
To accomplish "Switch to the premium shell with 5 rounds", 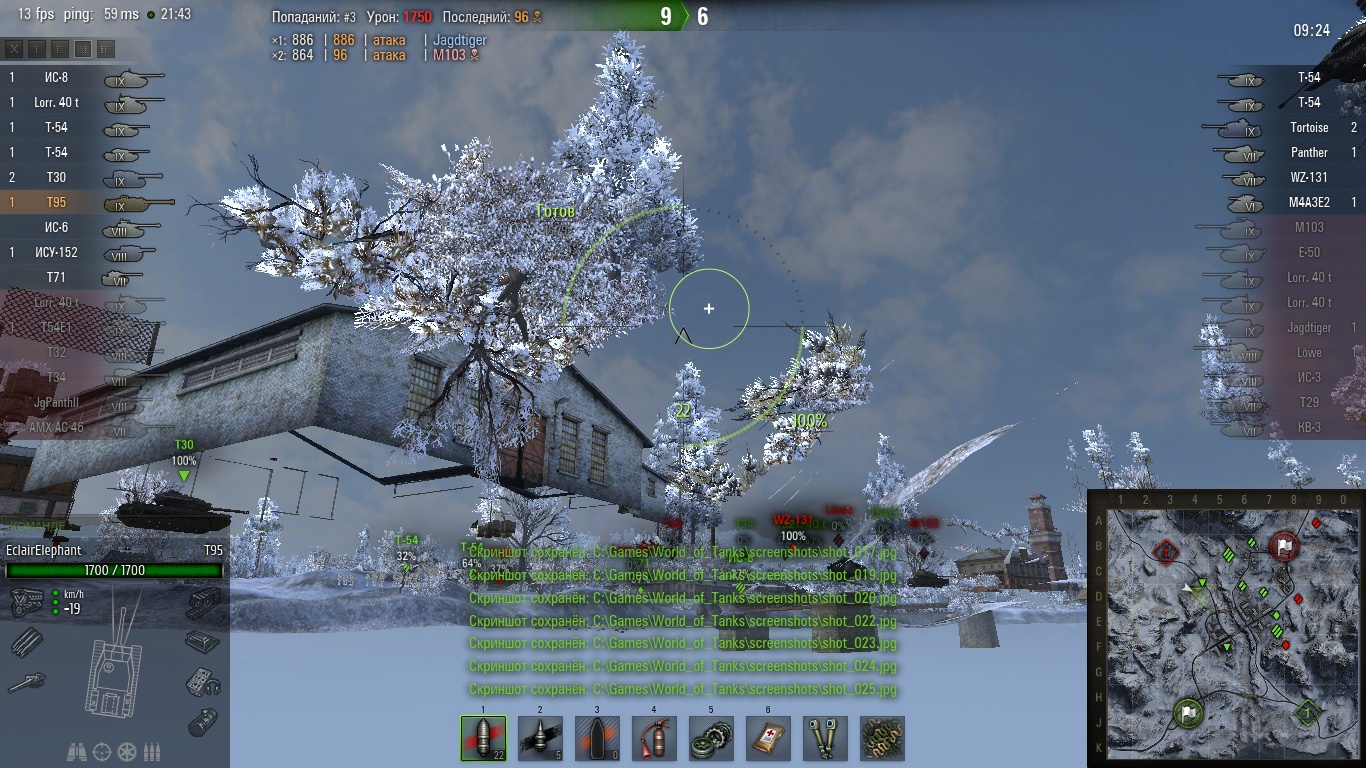I will [540, 738].
